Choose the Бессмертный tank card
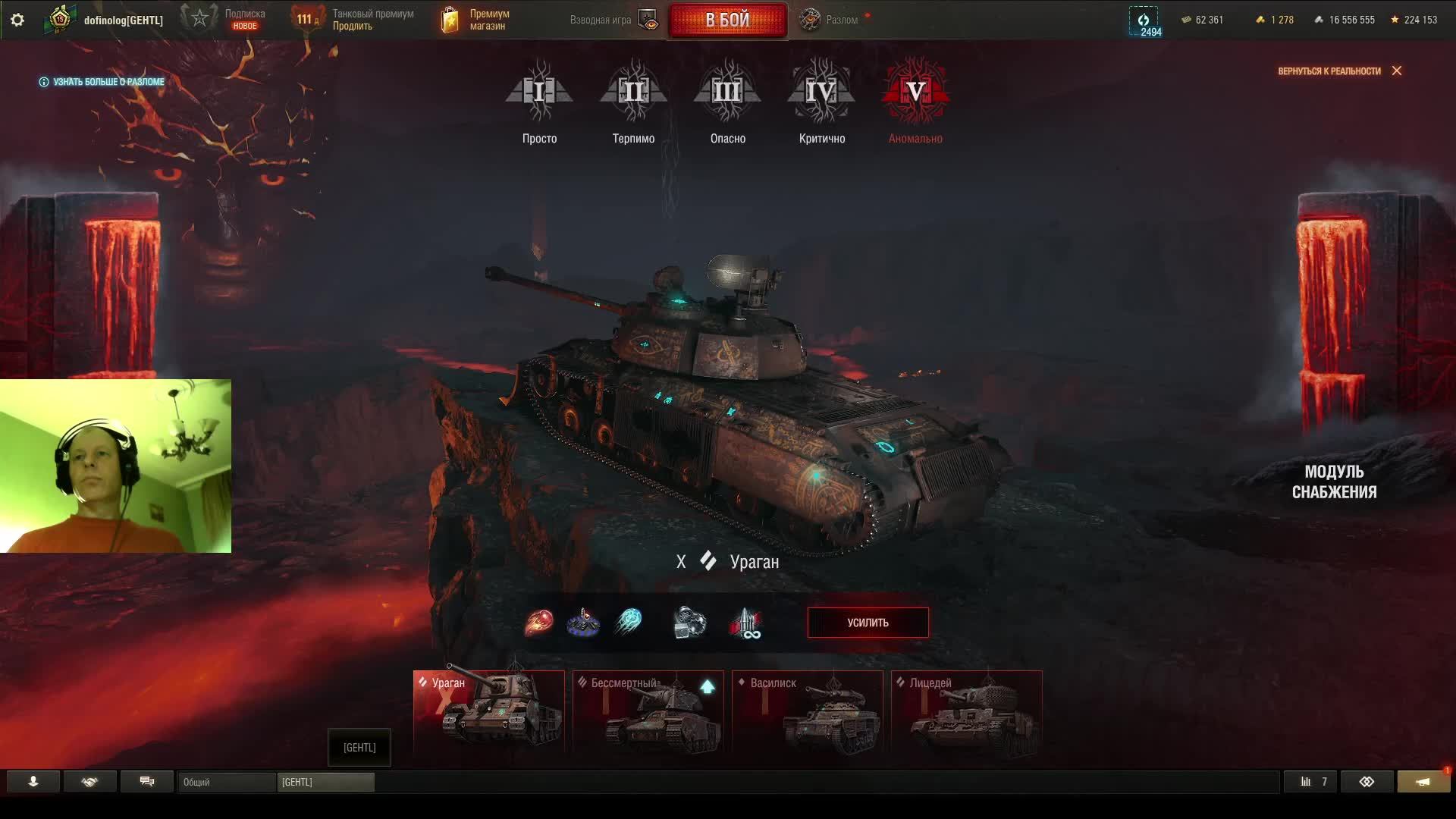This screenshot has height=819, width=1456. (648, 711)
